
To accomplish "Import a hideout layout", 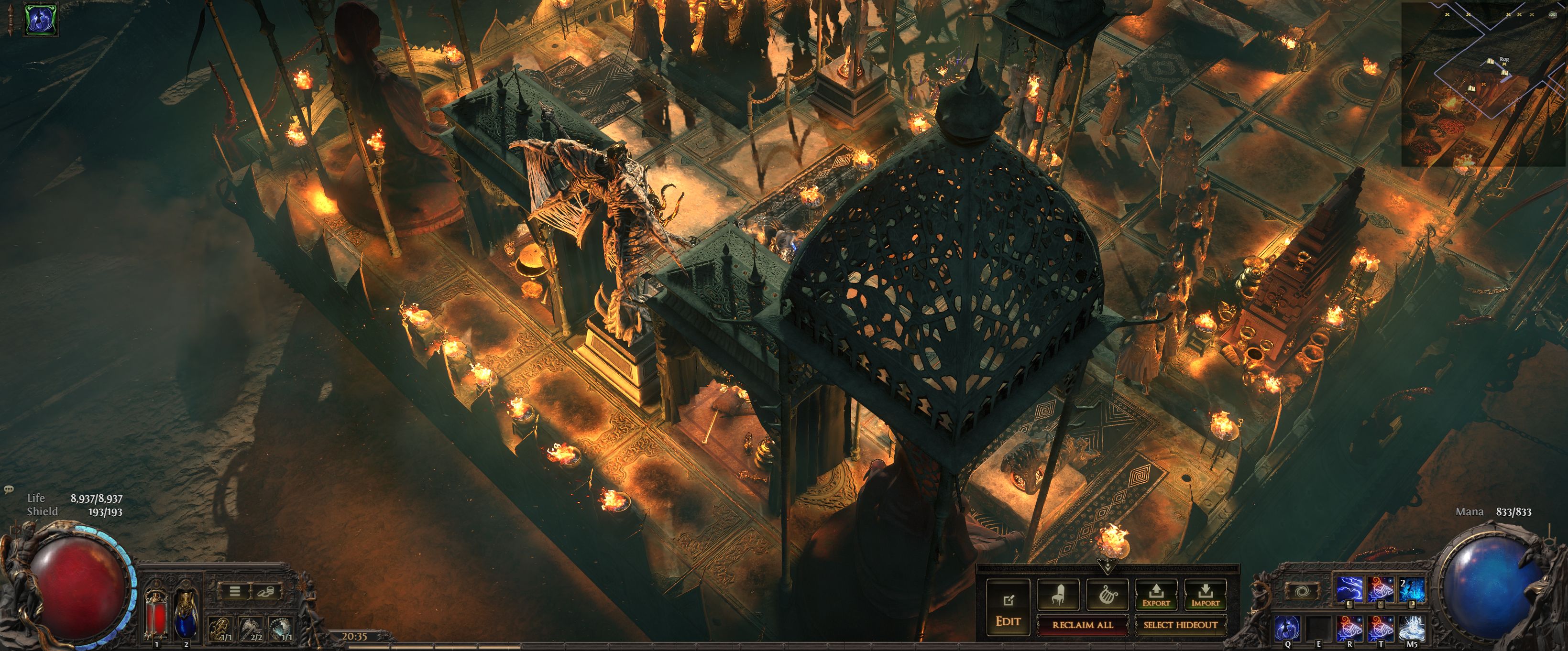I will [x=1205, y=595].
